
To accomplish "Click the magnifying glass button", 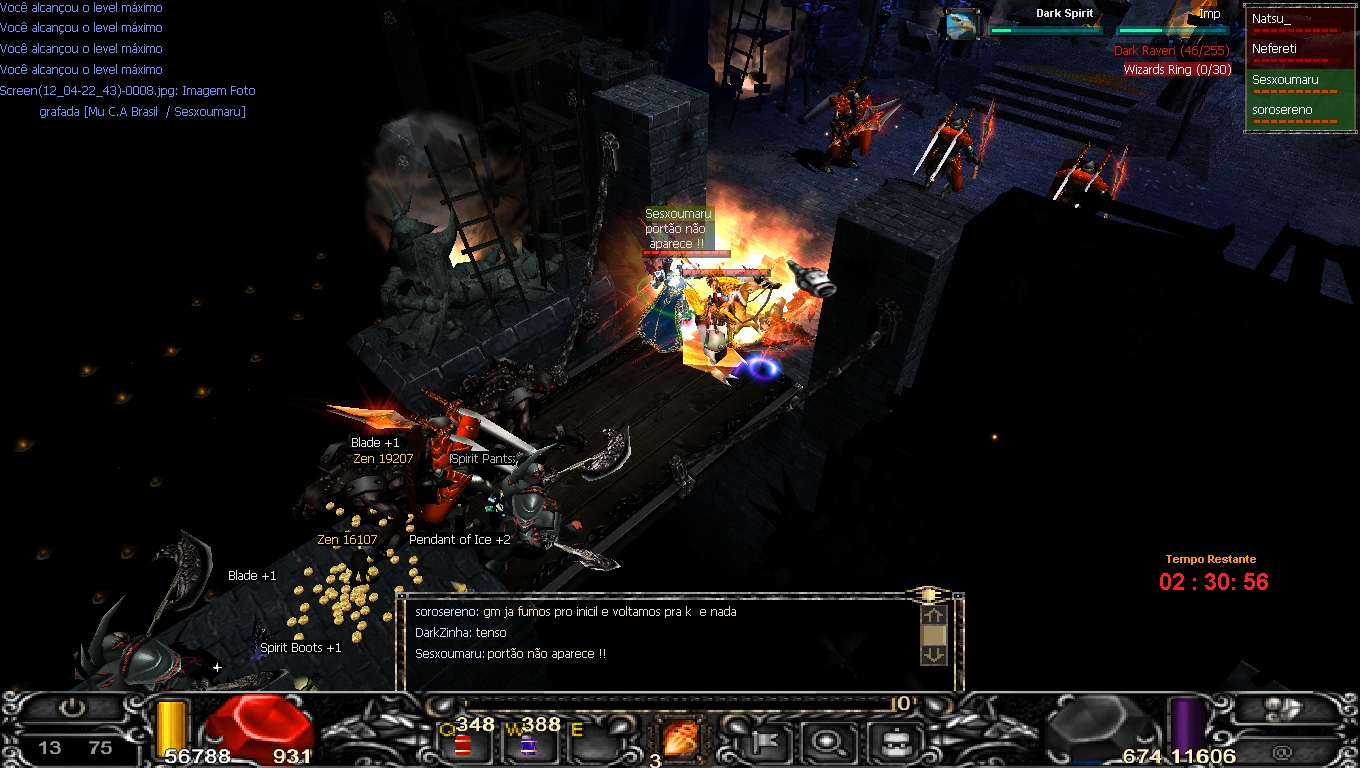I will [828, 743].
